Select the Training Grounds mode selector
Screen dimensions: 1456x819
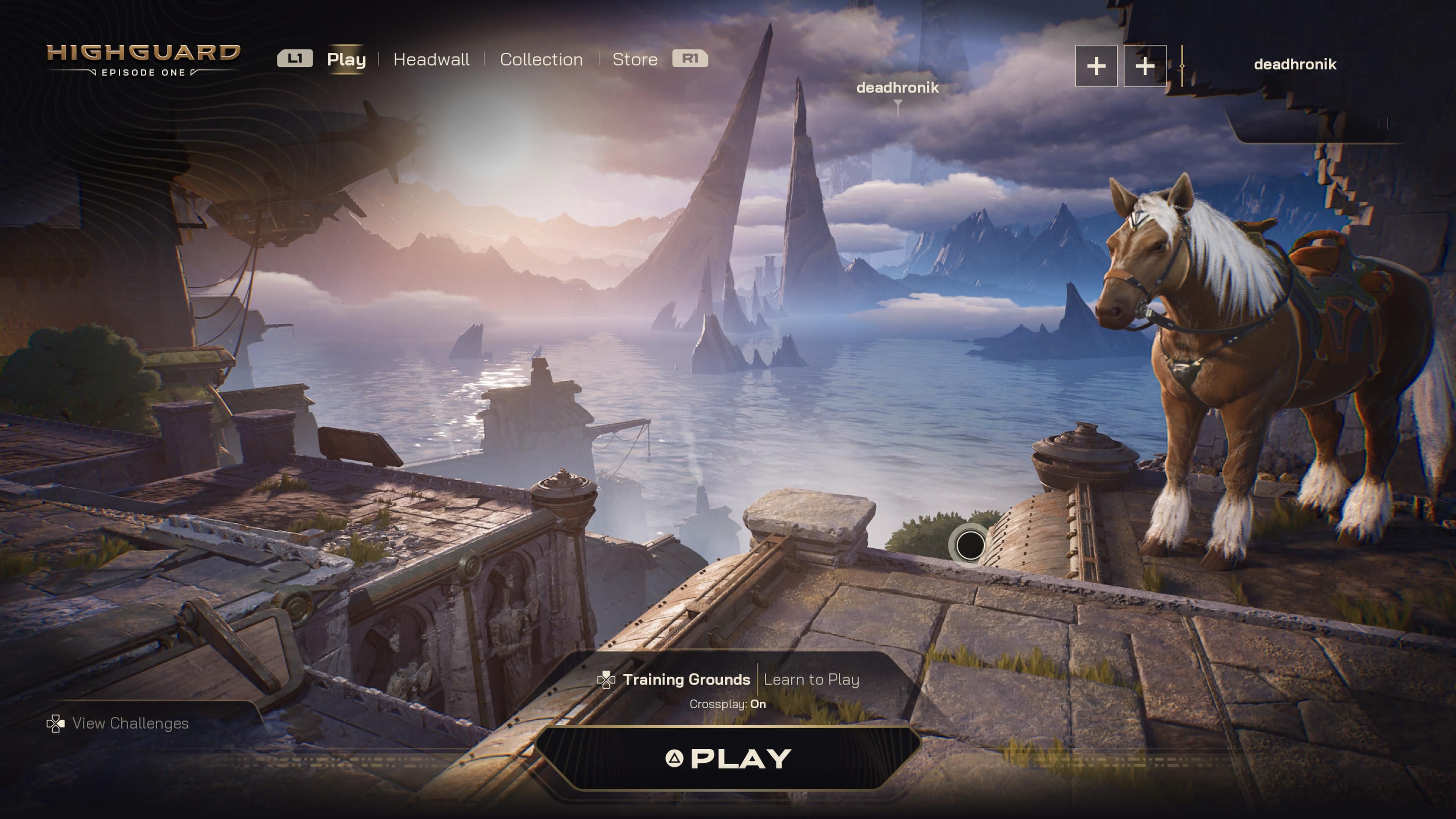pyautogui.click(x=686, y=679)
